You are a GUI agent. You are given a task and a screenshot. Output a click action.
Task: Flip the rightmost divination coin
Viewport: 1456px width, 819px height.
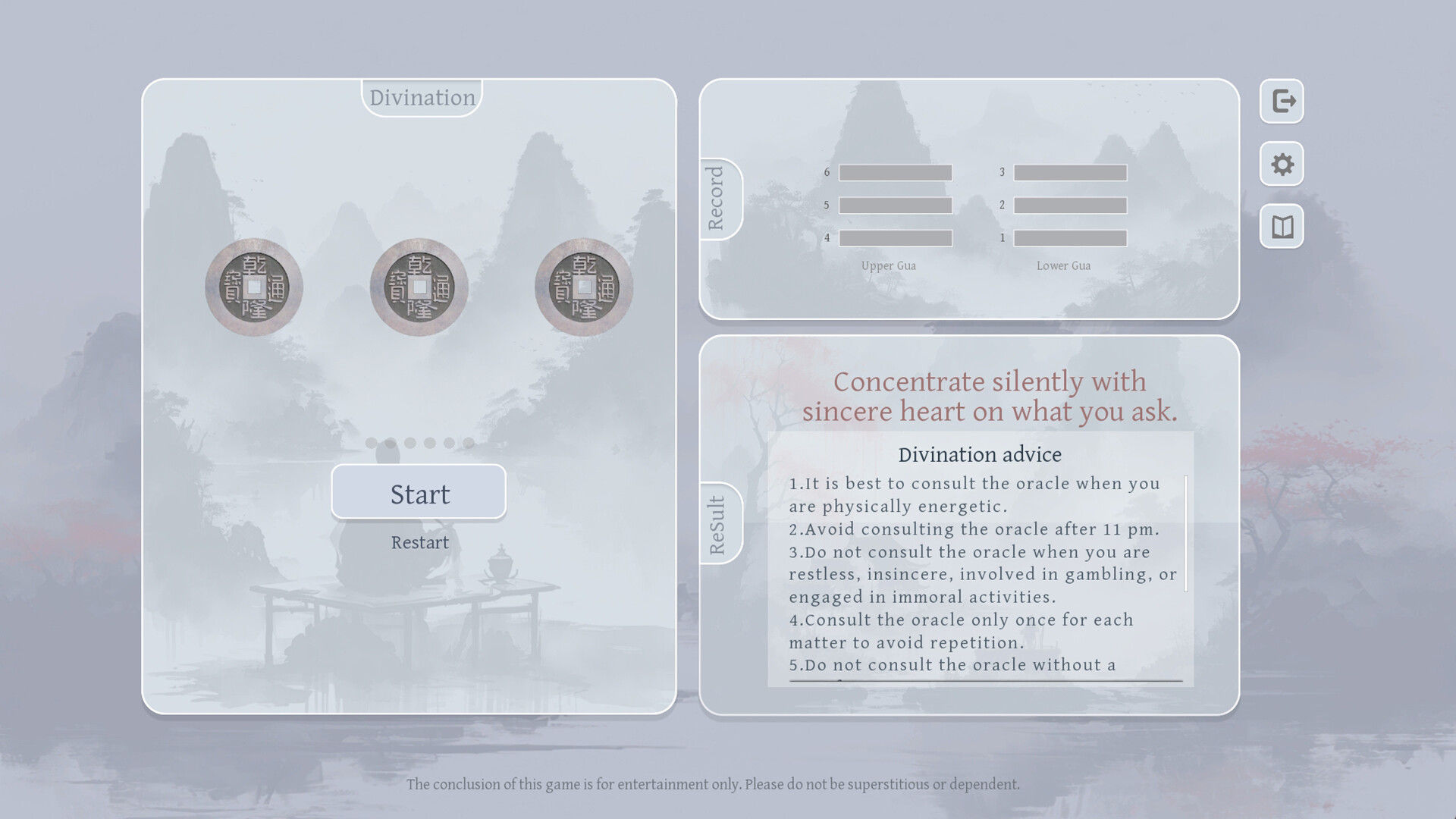[x=582, y=286]
